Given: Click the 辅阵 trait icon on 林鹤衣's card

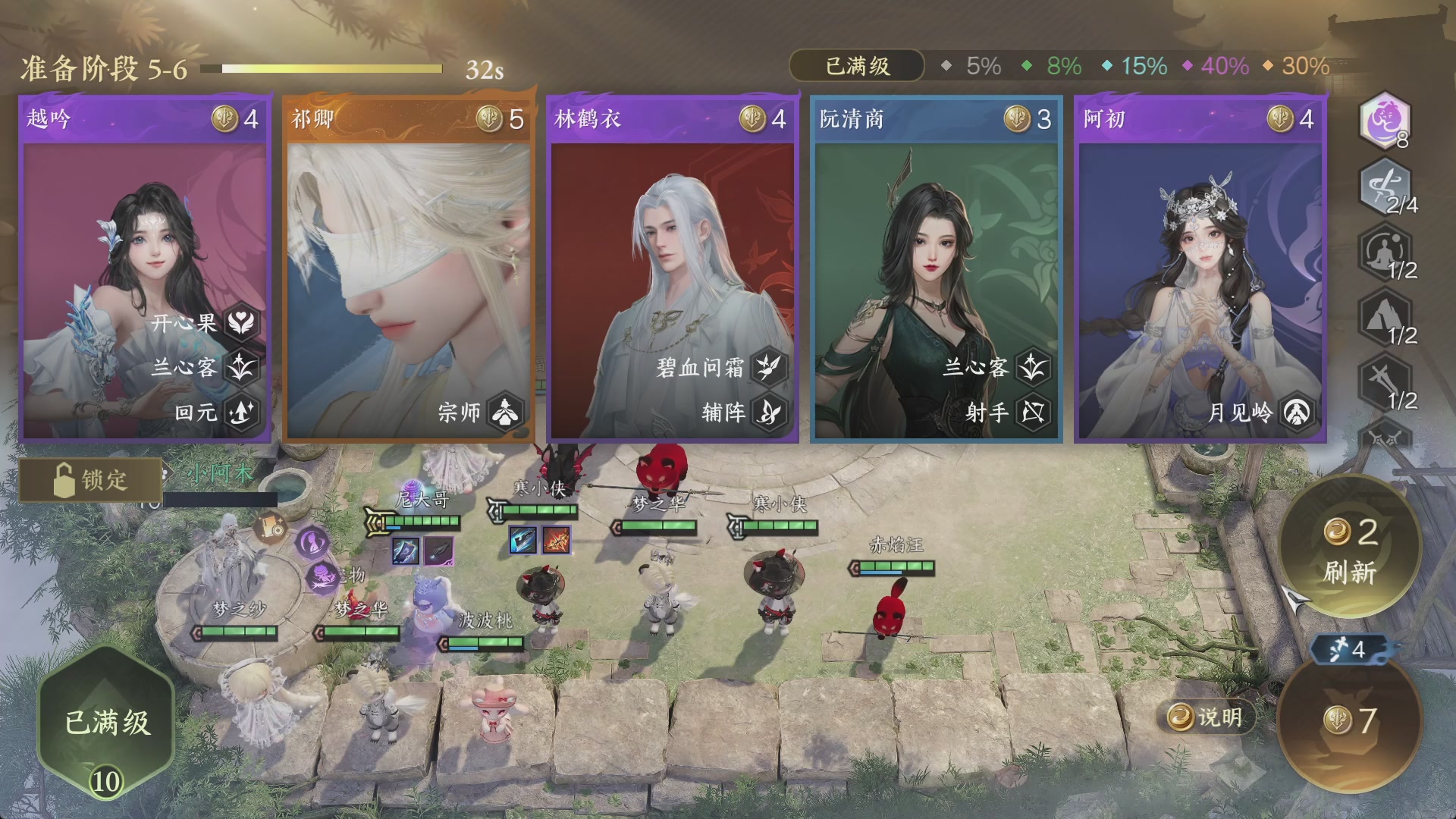Looking at the screenshot, I should coord(768,413).
